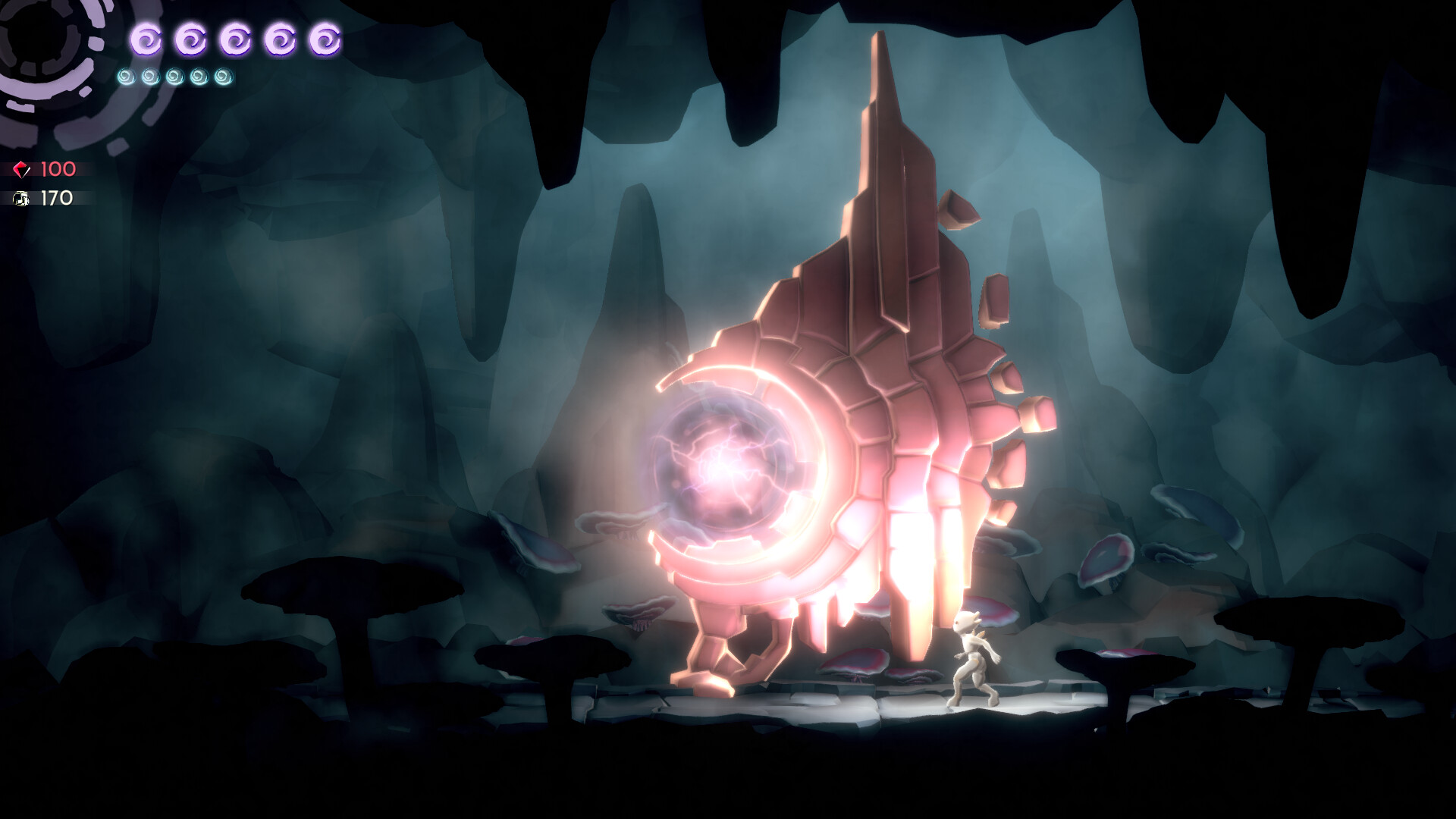
Task: Toggle the second teal energy orb
Action: tap(152, 77)
